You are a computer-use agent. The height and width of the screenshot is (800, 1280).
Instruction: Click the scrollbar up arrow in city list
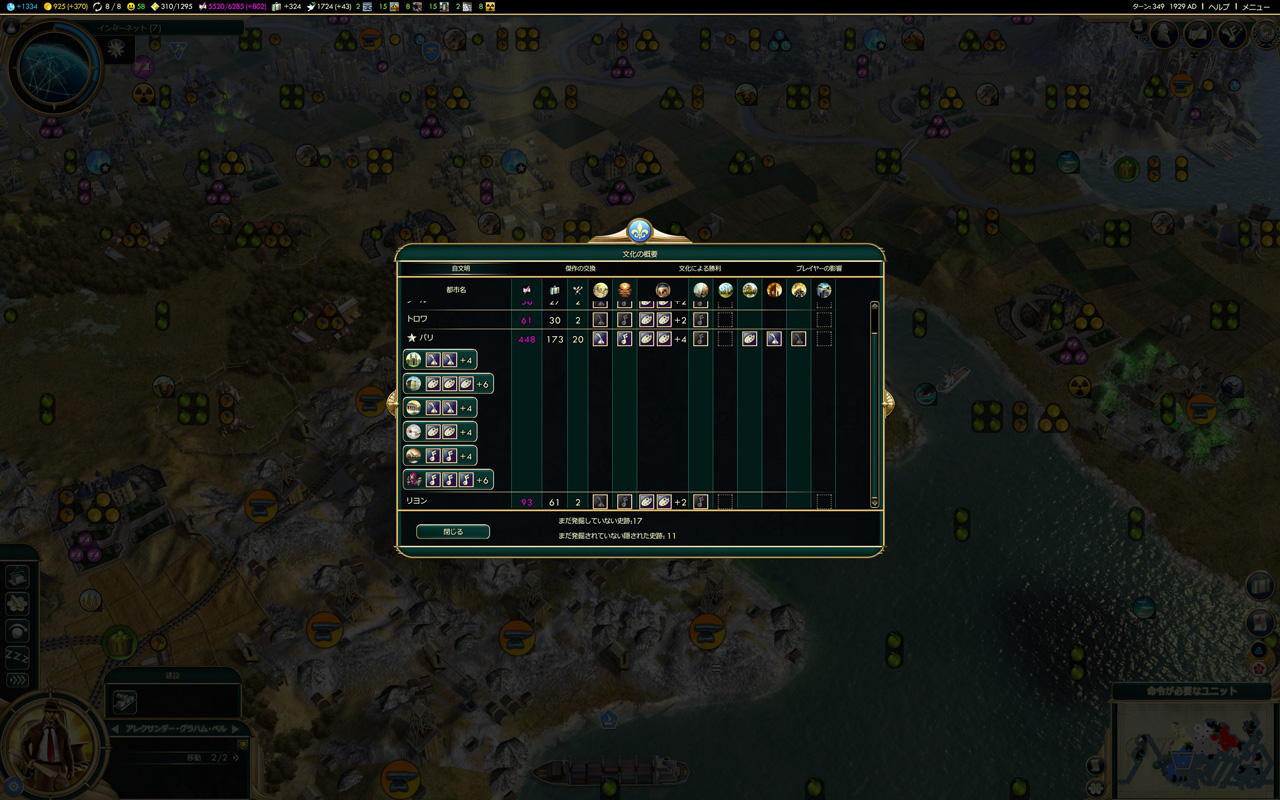tap(875, 306)
